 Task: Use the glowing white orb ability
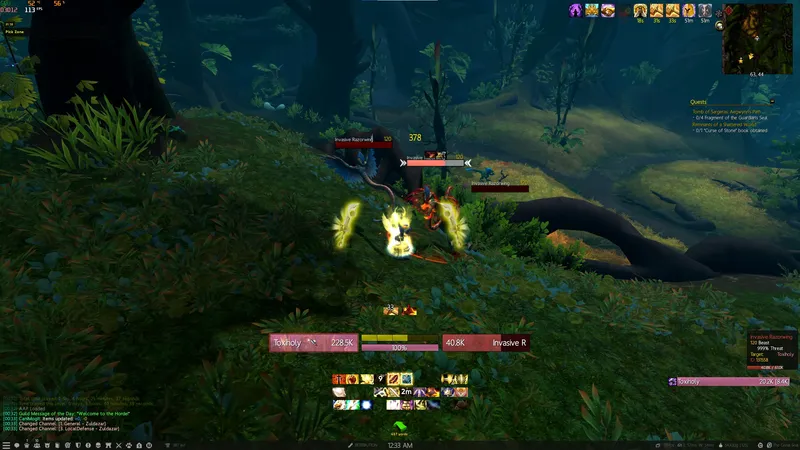pyautogui.click(x=366, y=404)
